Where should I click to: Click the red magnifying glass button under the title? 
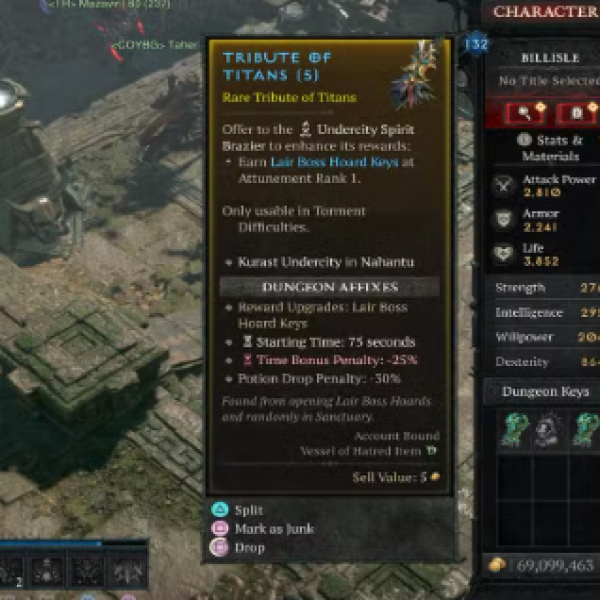tap(525, 112)
